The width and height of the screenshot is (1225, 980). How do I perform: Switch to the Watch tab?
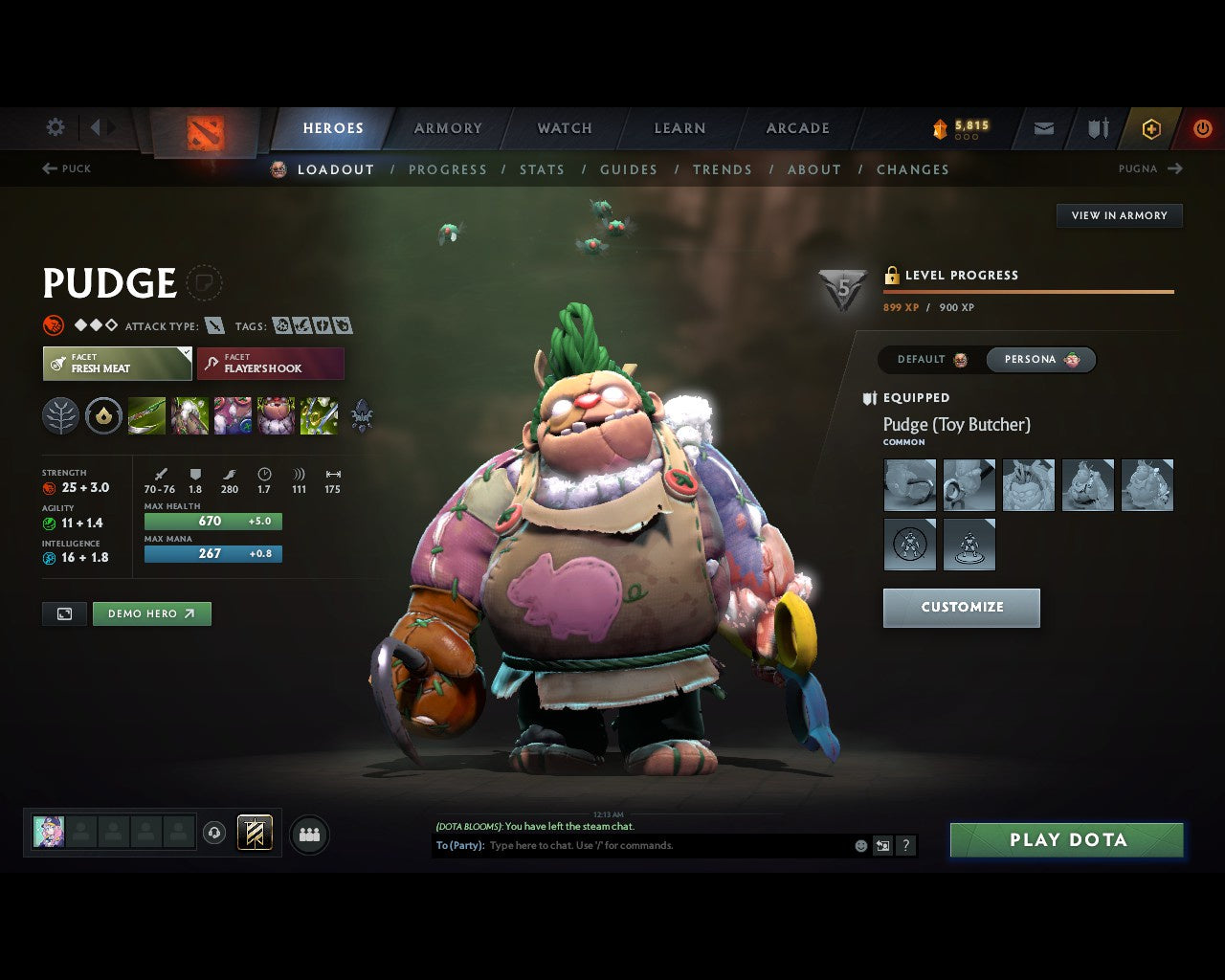coord(565,128)
